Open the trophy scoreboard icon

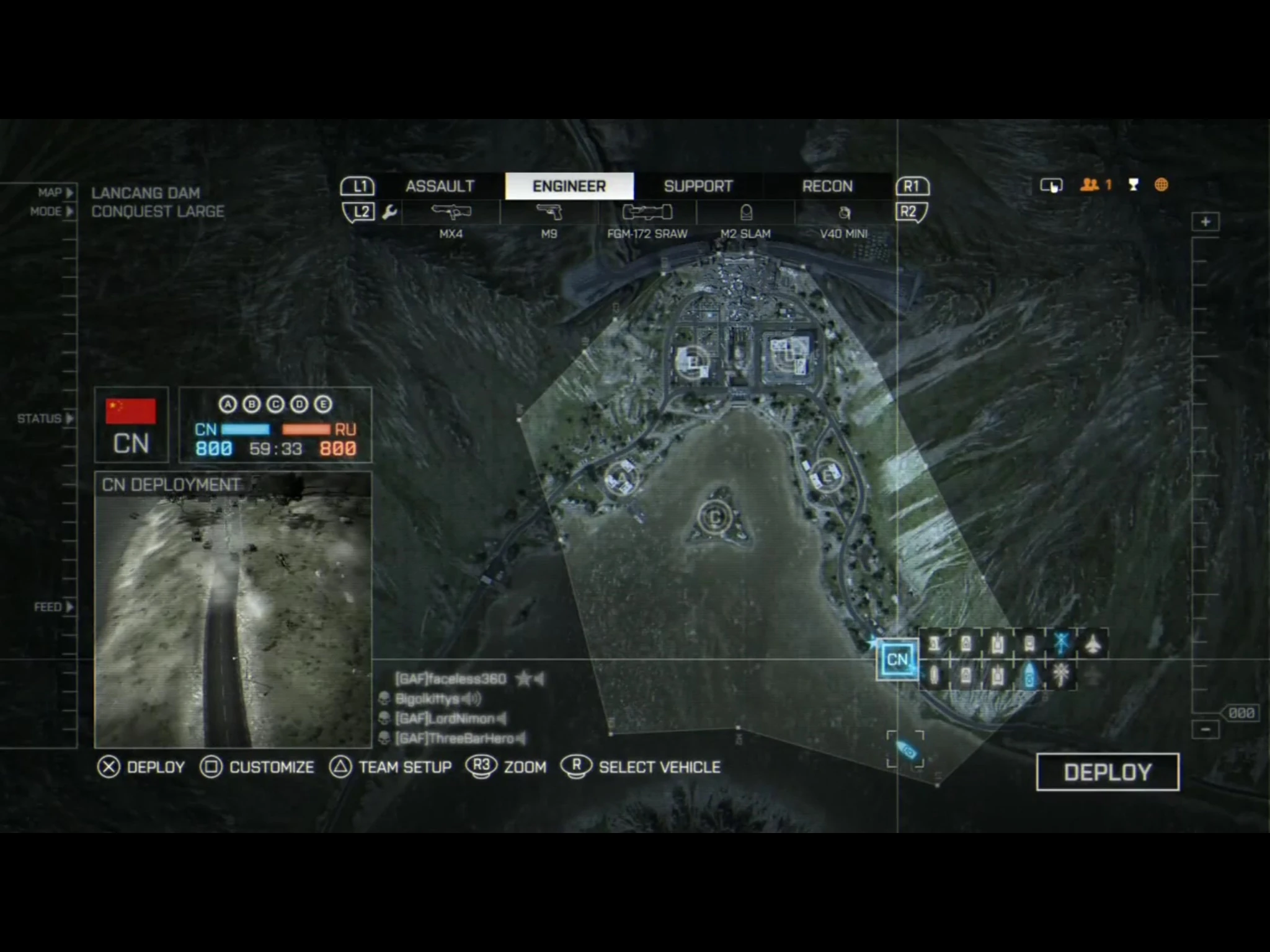pyautogui.click(x=1134, y=185)
